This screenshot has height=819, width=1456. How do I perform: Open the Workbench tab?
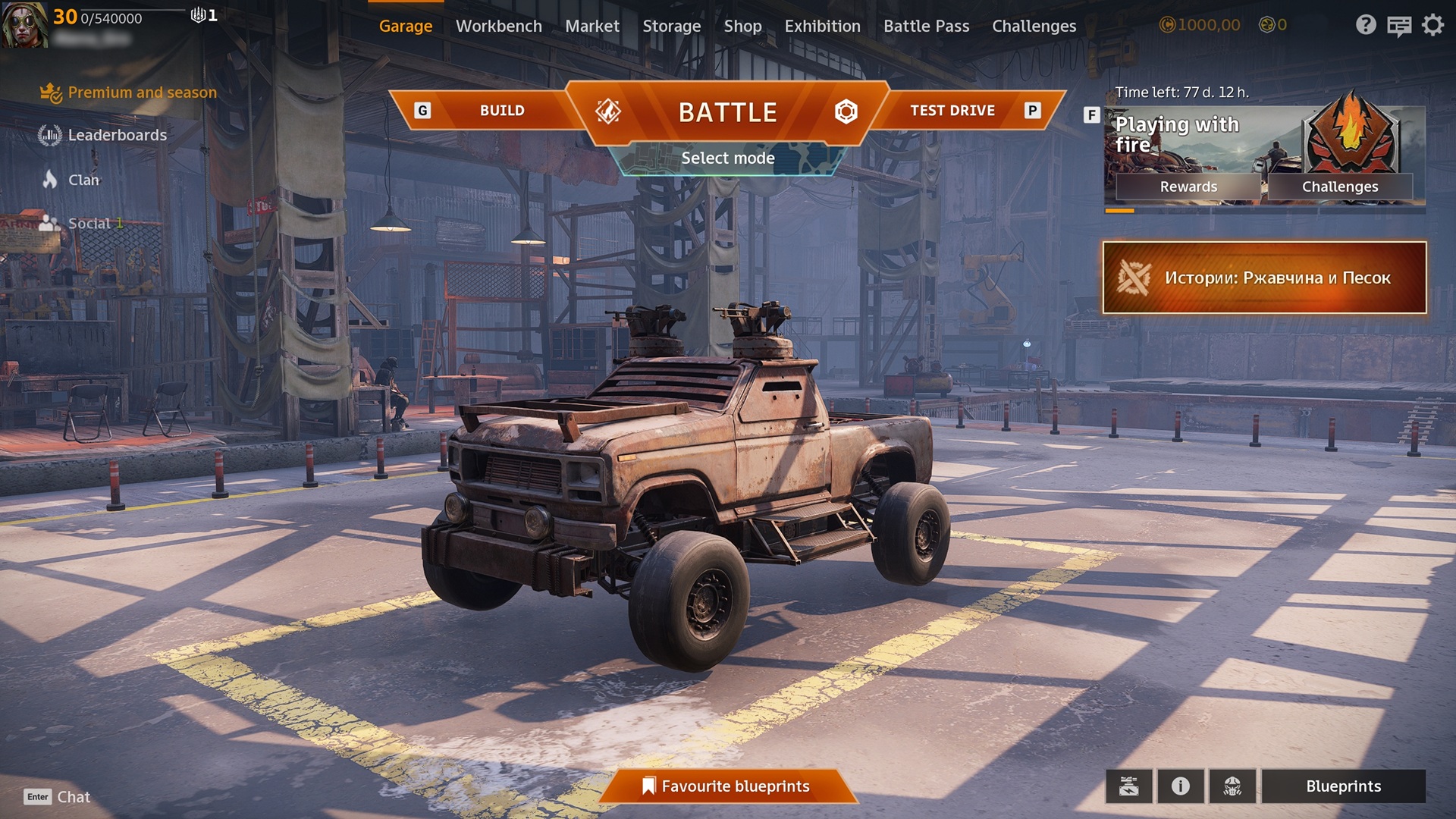[x=498, y=26]
